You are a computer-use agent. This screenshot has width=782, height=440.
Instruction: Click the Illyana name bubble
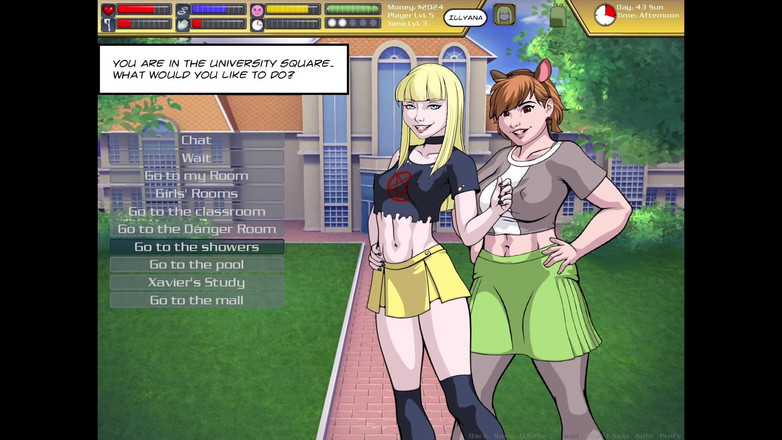(465, 16)
